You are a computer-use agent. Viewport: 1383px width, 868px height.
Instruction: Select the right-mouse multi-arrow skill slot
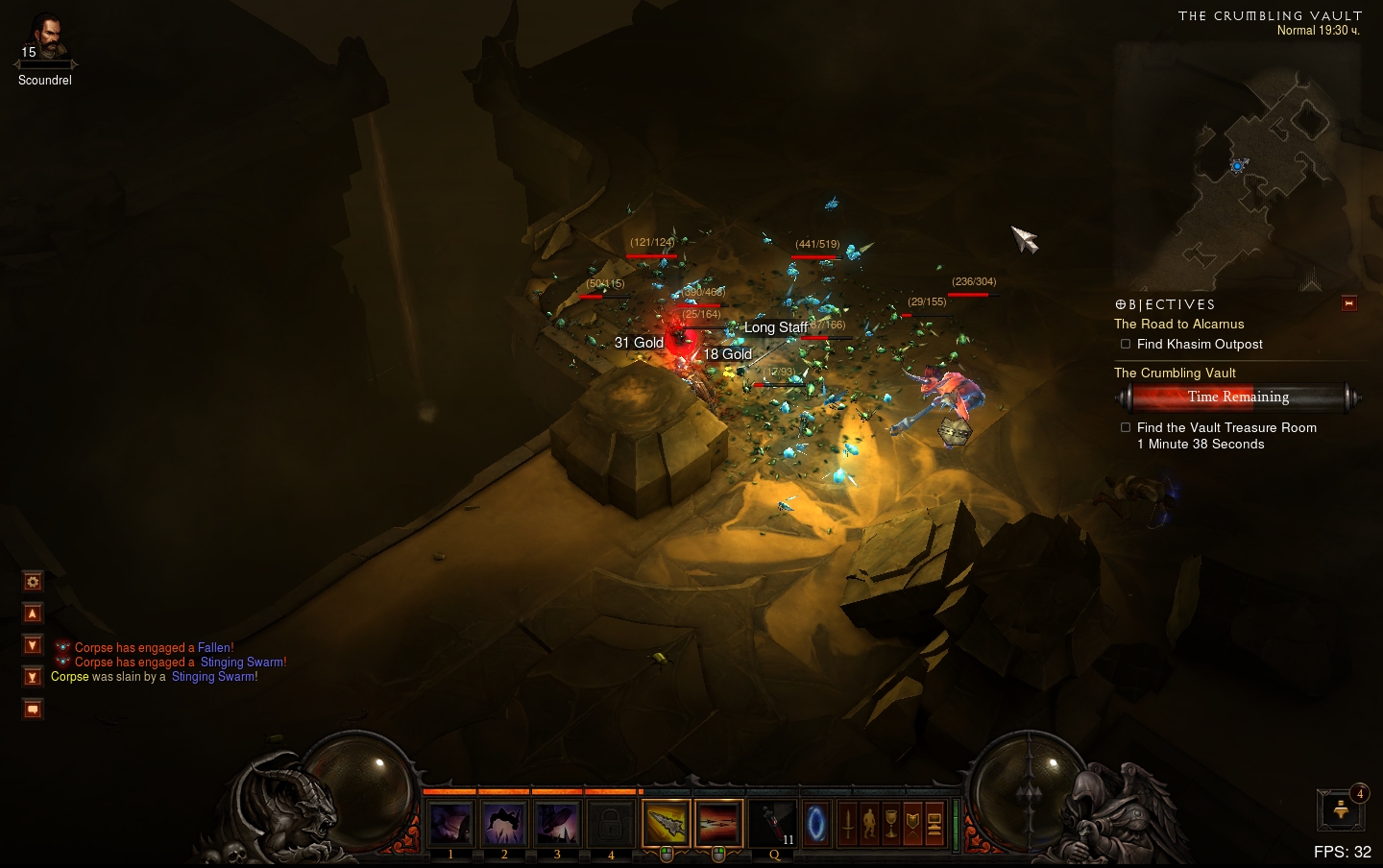(718, 824)
